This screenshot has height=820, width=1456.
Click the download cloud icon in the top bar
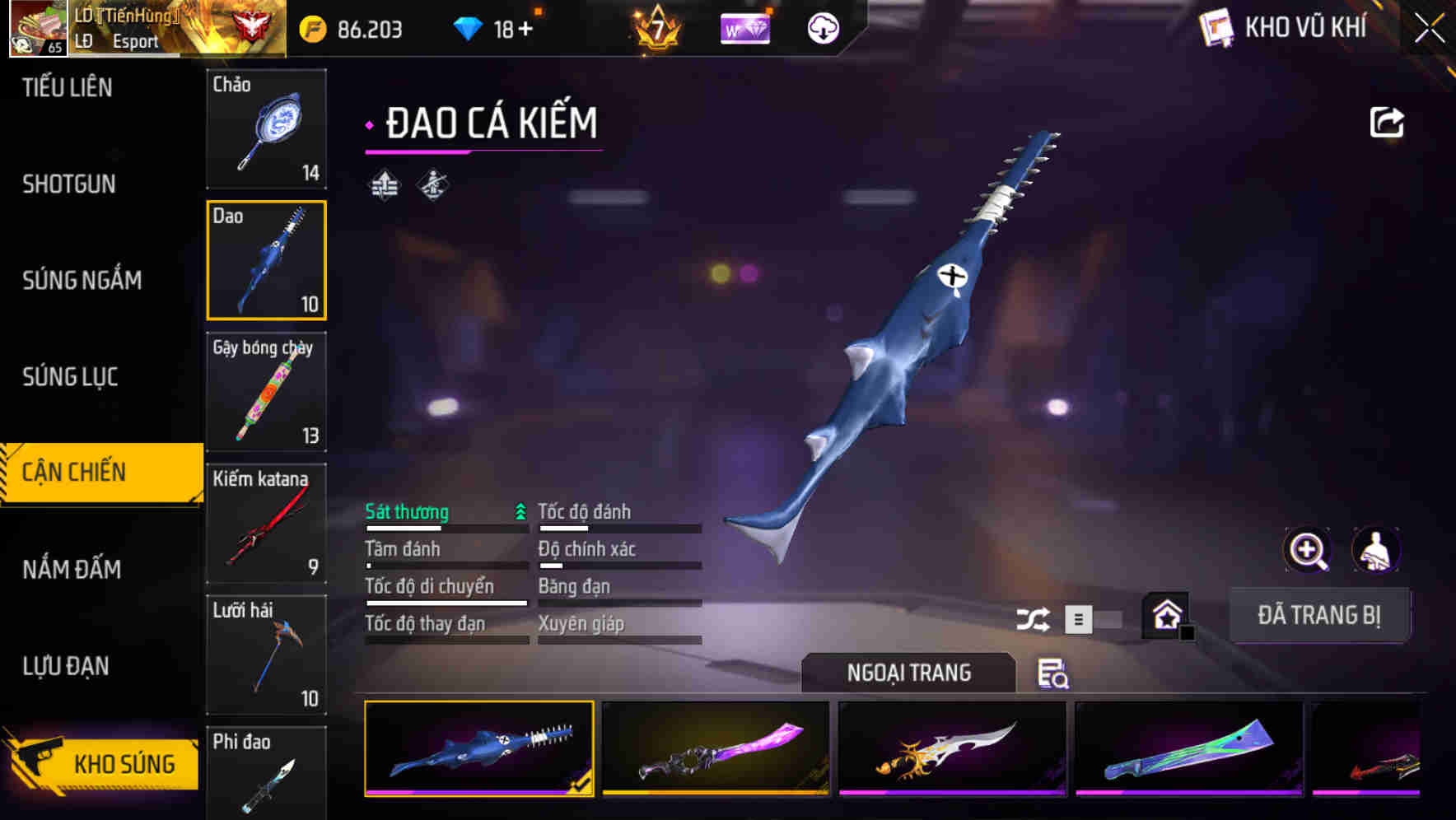[x=823, y=26]
